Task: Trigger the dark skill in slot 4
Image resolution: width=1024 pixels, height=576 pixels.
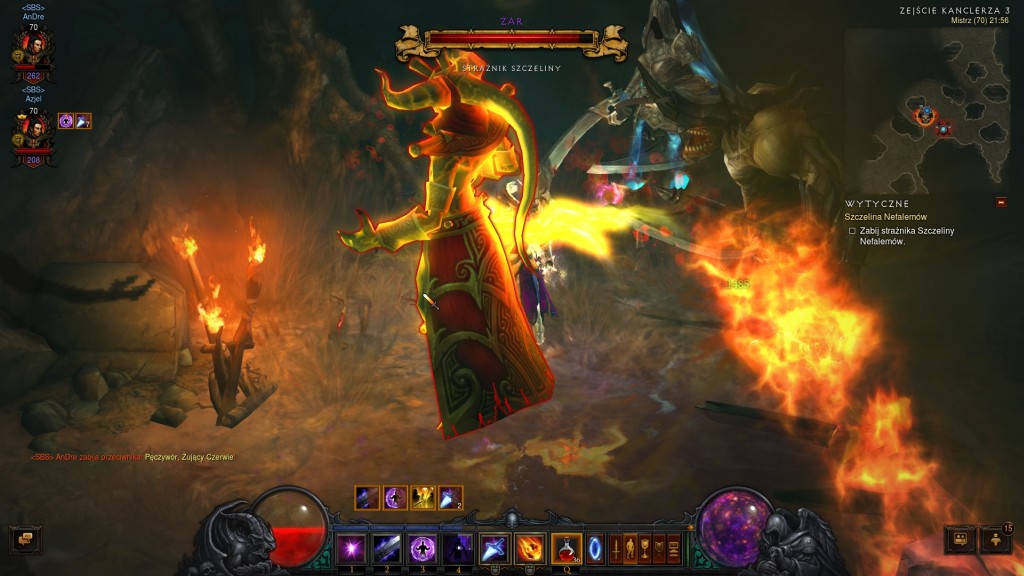Action: (457, 549)
